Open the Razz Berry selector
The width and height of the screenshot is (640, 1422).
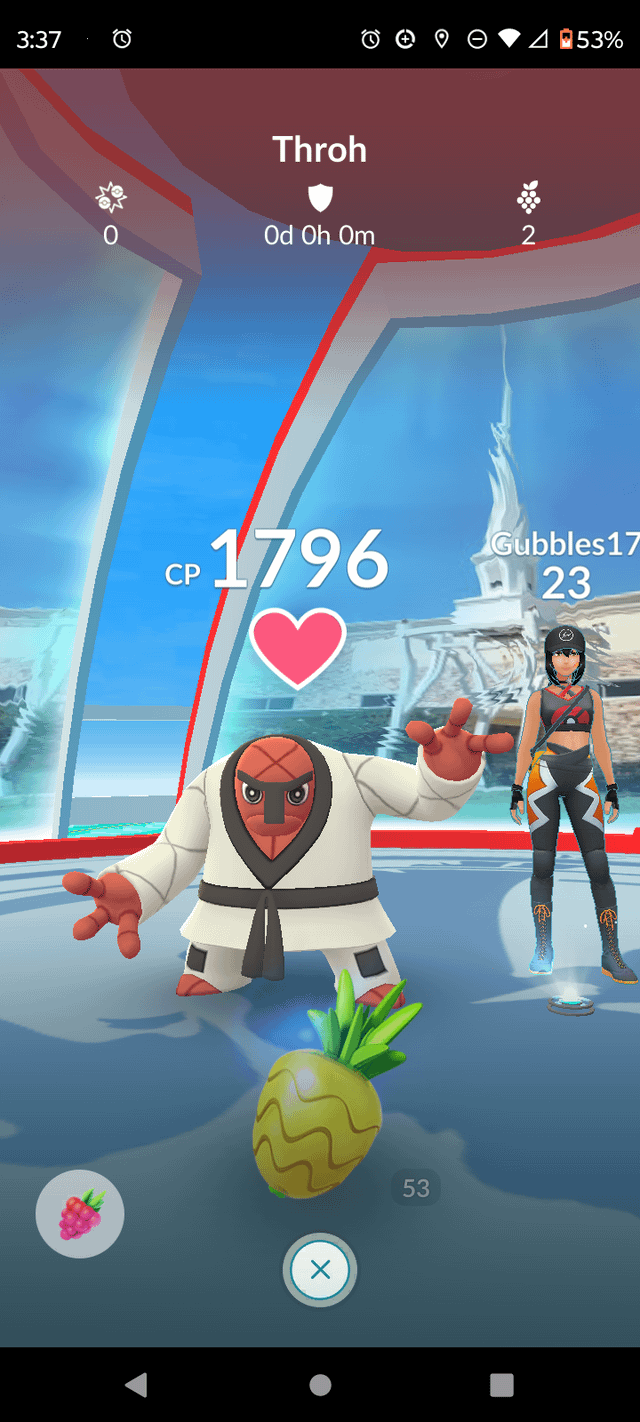tap(80, 1213)
